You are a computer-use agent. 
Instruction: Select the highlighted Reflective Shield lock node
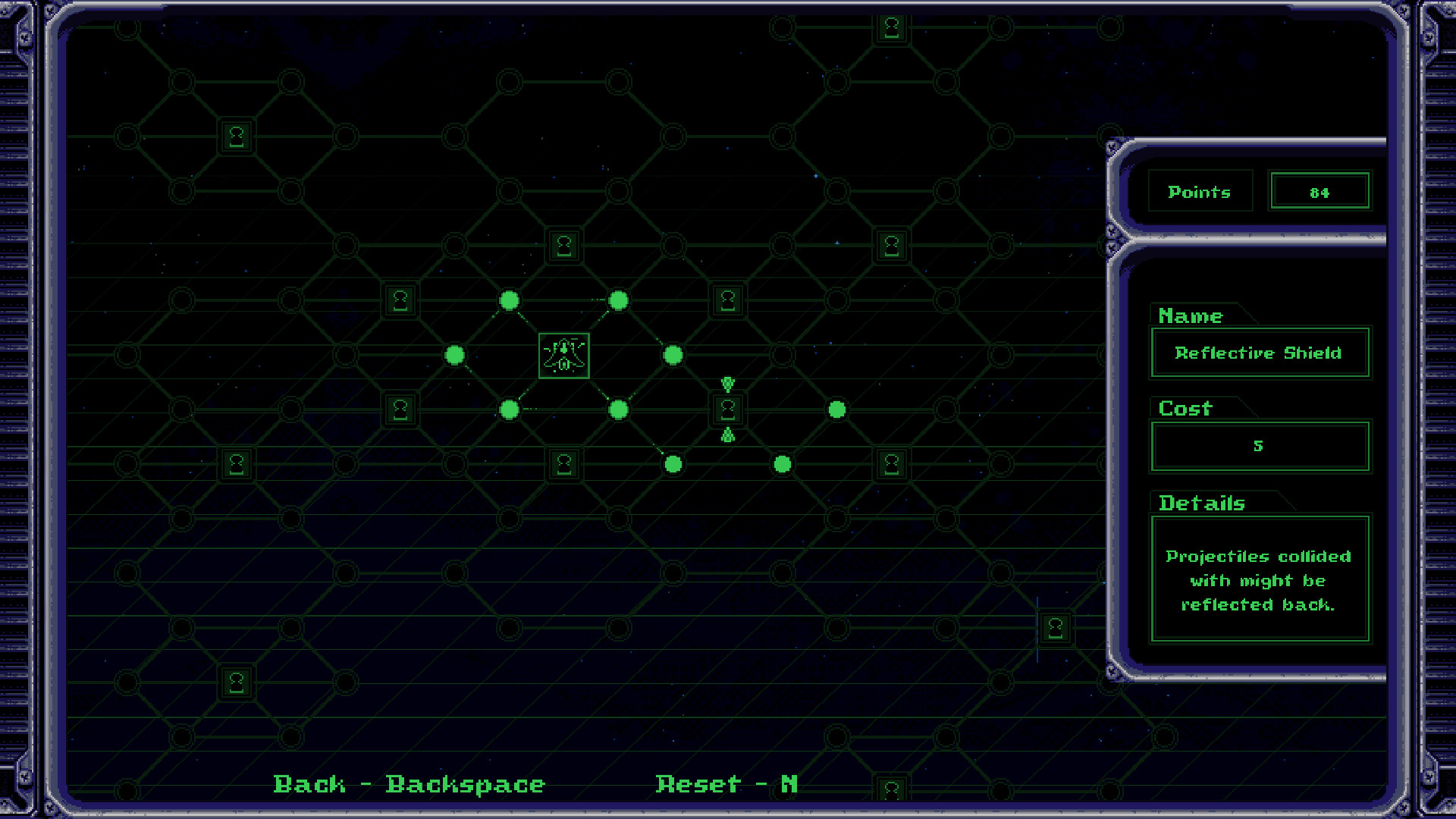click(x=726, y=409)
